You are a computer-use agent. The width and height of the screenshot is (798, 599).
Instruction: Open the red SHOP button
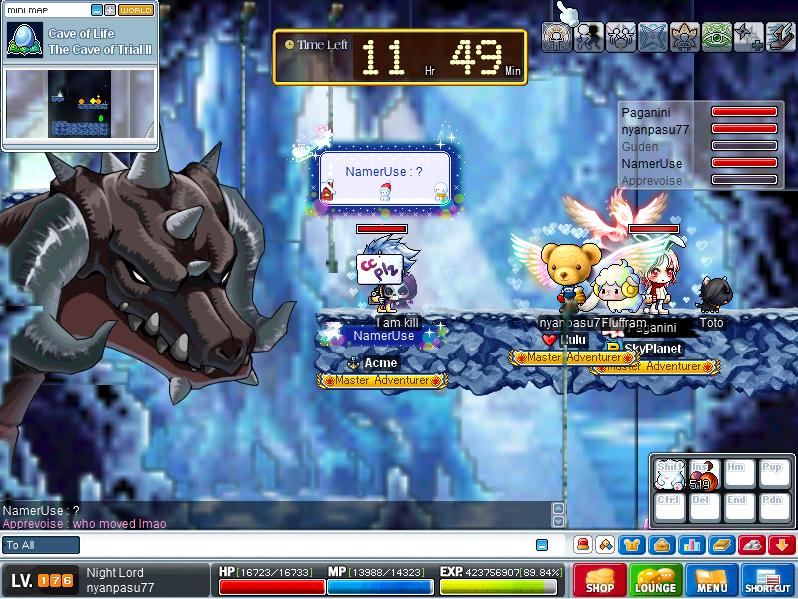tap(600, 580)
